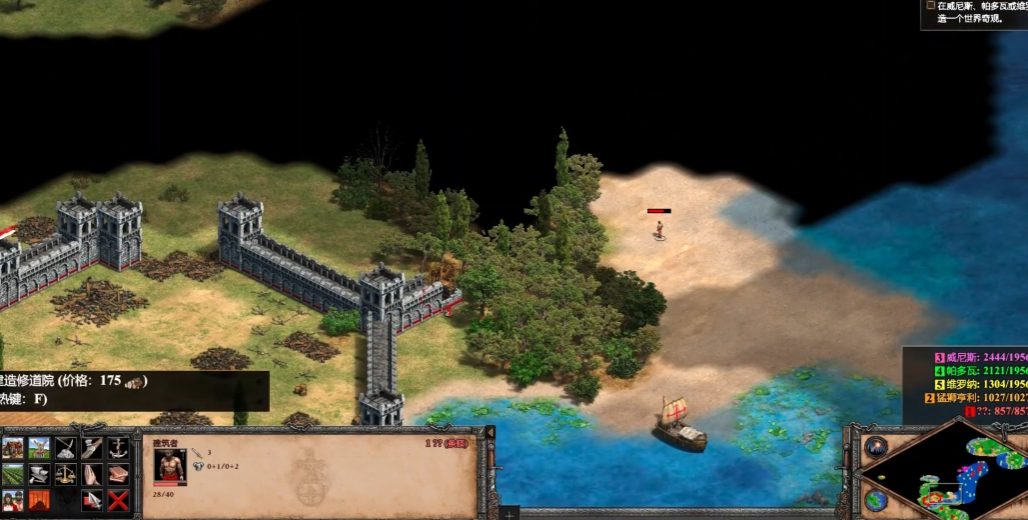Toggle the minimap combat signal button
1028x520 pixels.
pos(876,447)
